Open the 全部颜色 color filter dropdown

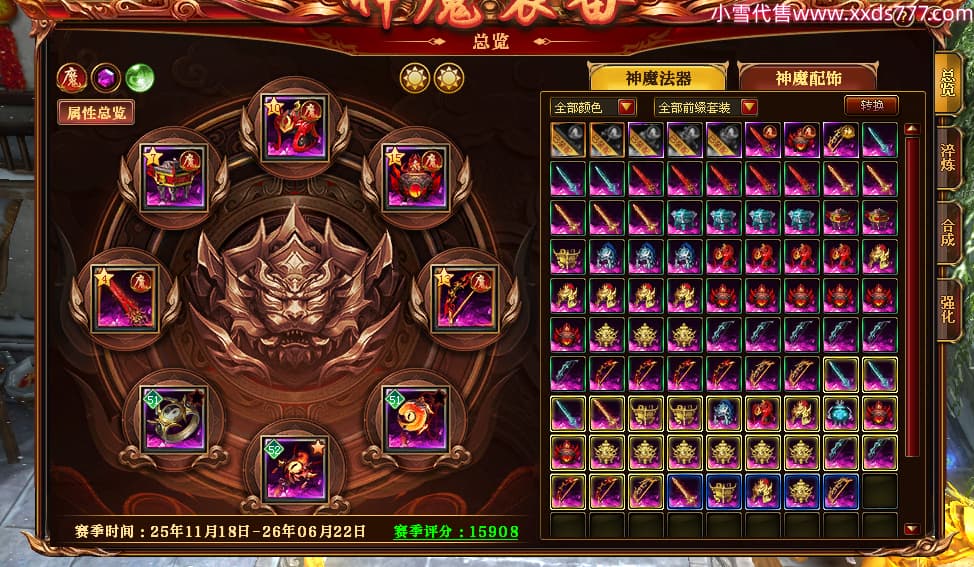(x=593, y=107)
